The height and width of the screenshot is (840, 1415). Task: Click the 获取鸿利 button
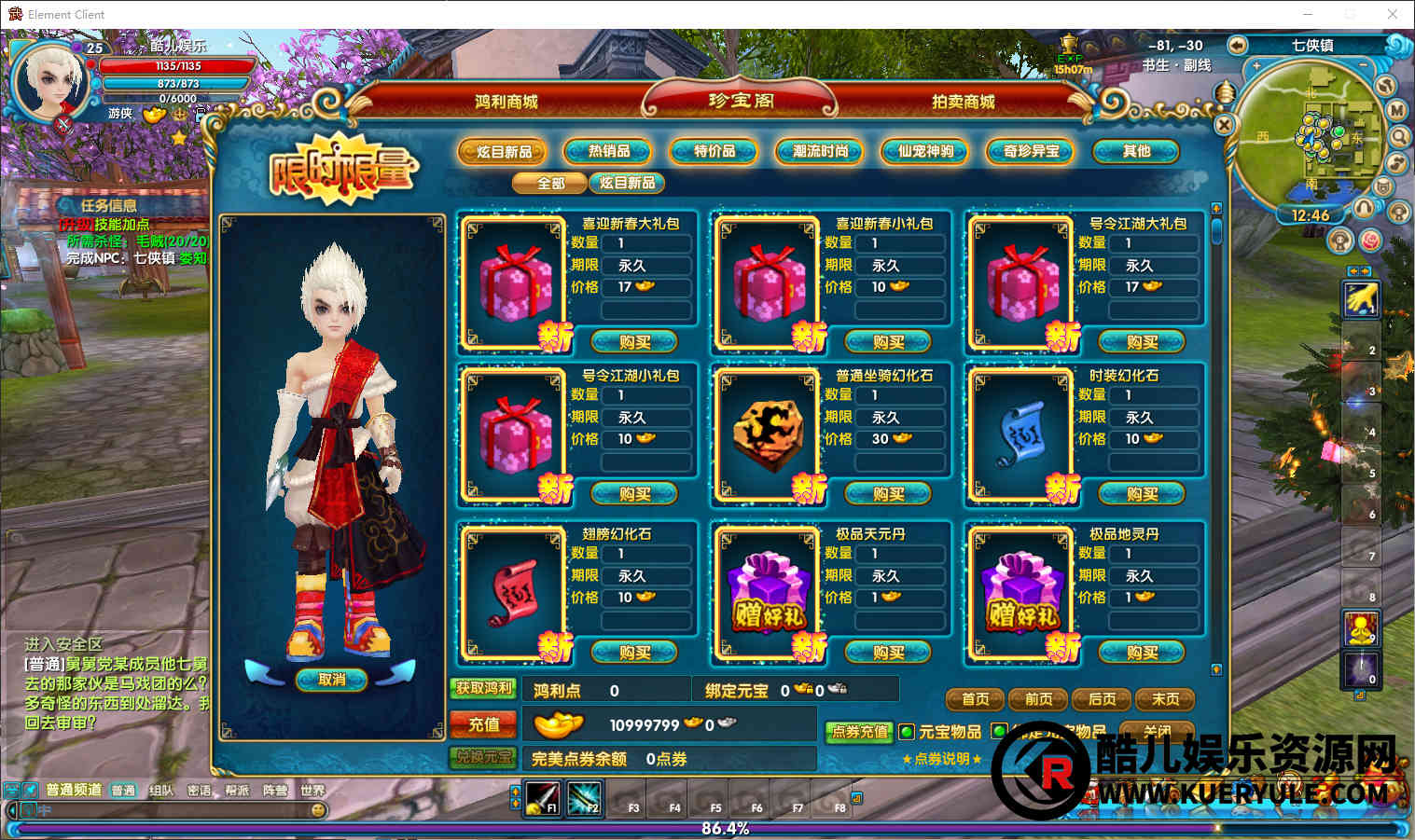483,689
